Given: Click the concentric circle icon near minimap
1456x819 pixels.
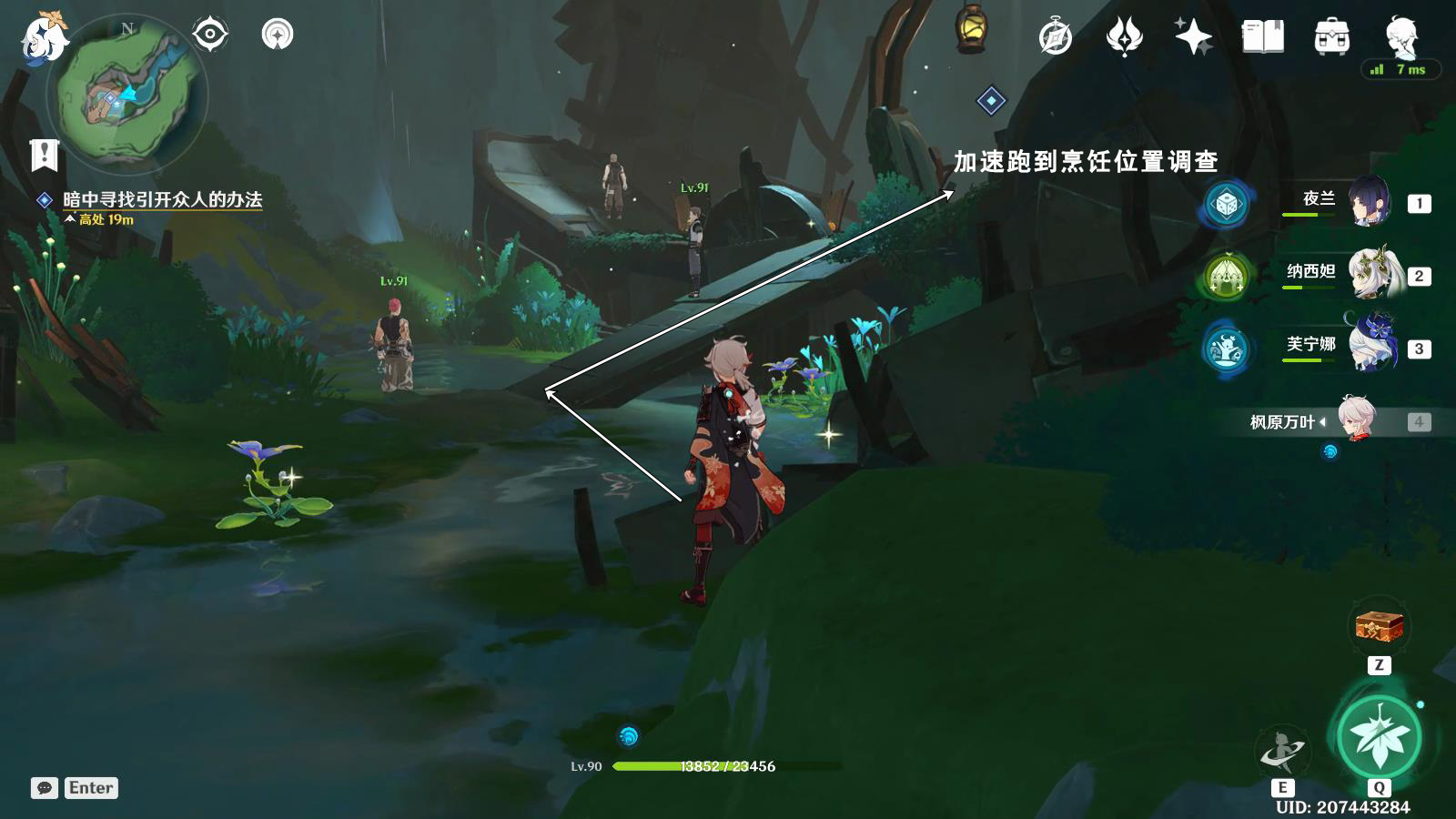Looking at the screenshot, I should tap(277, 35).
